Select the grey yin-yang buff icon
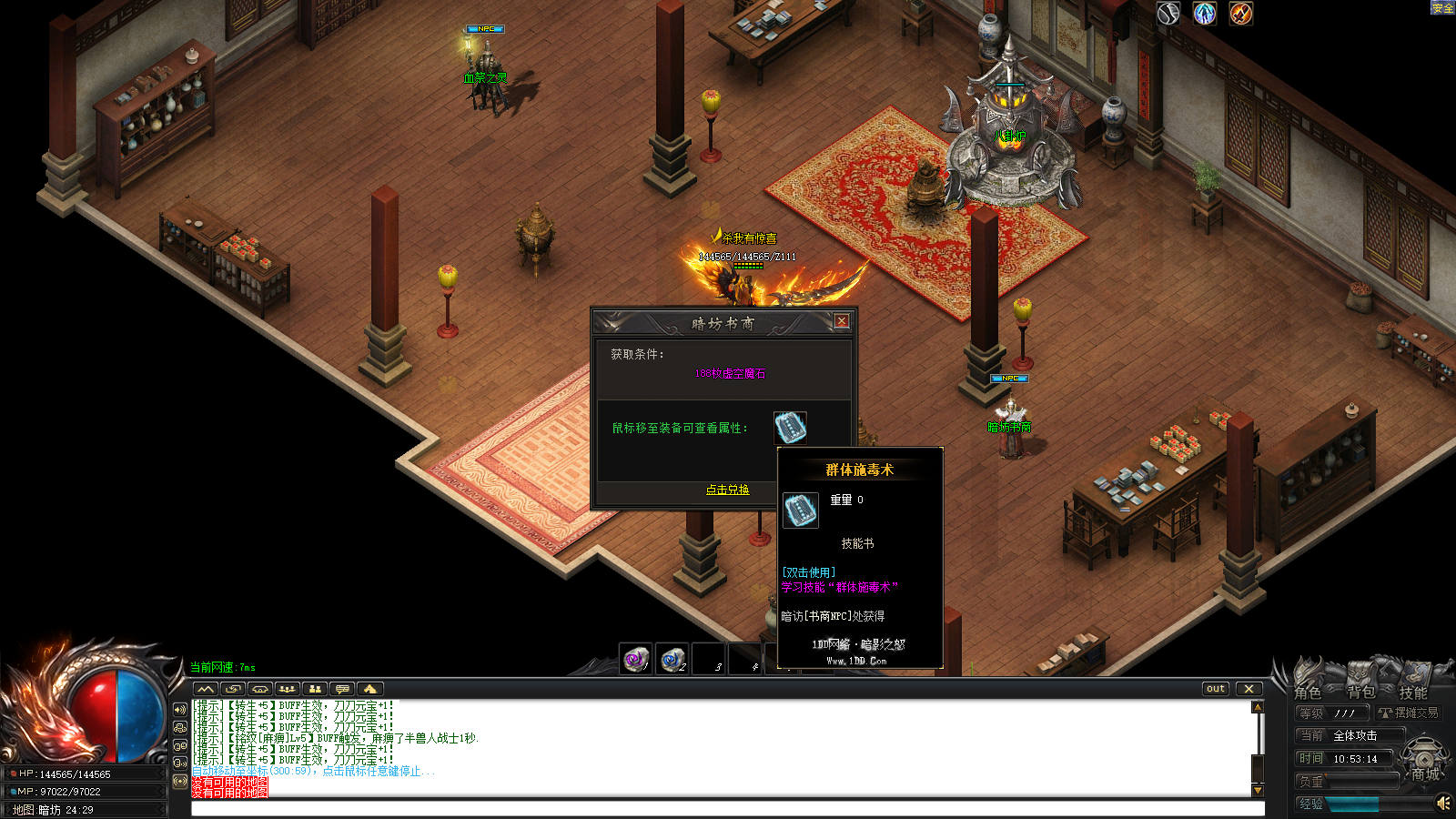1456x819 pixels. [1168, 13]
